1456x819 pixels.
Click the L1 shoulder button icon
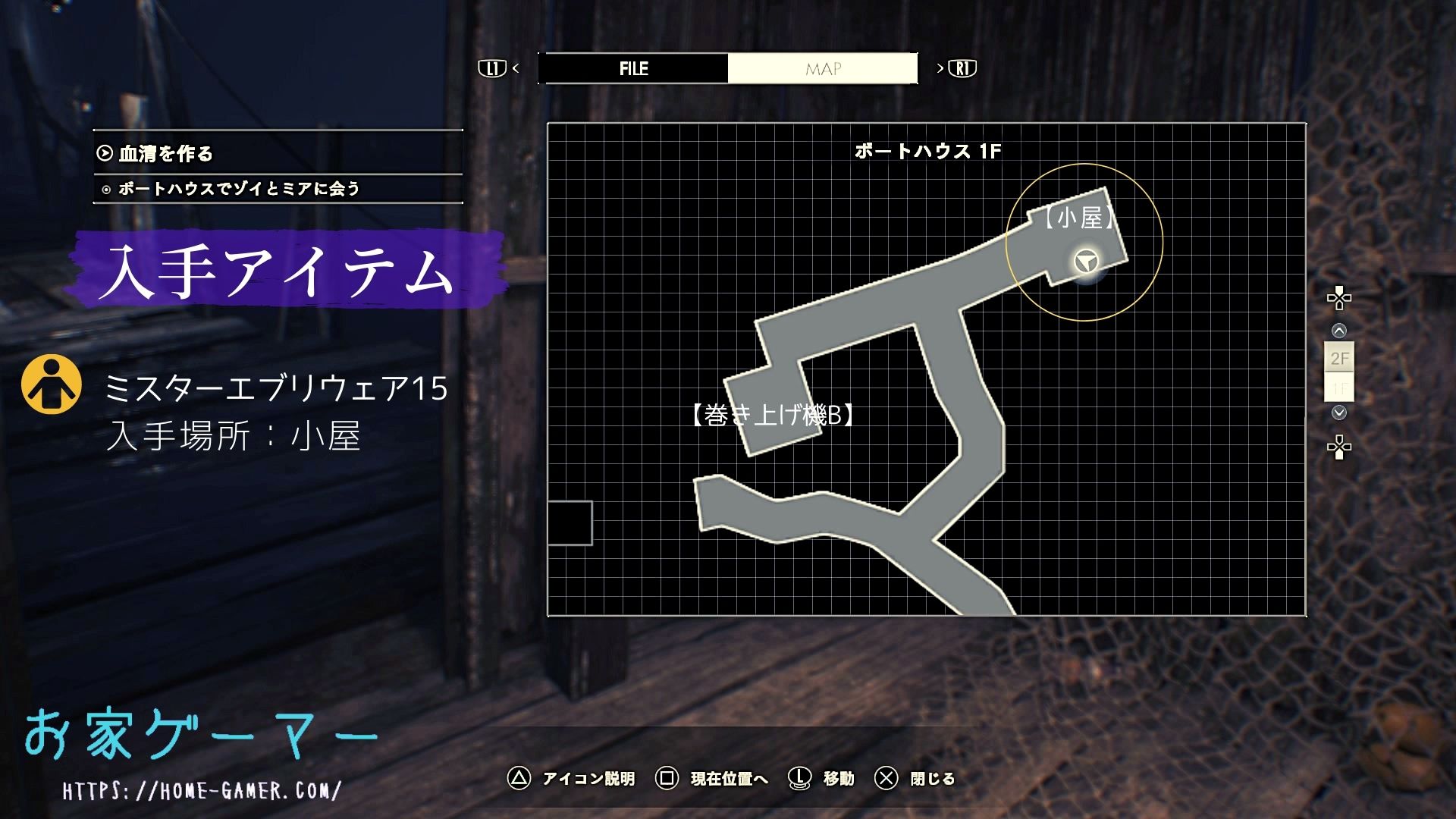pyautogui.click(x=494, y=68)
